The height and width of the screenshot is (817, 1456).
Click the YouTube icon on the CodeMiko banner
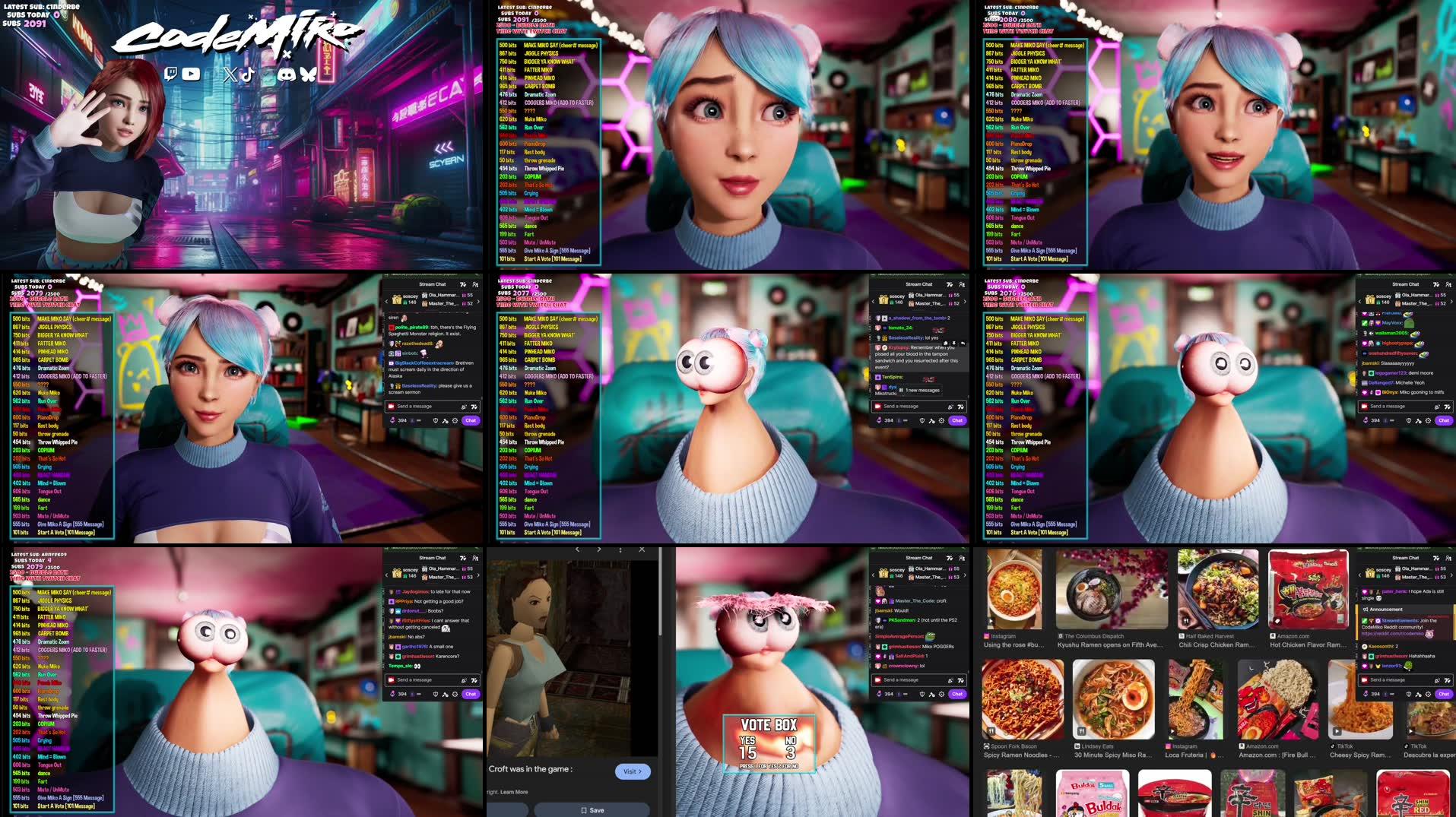191,74
